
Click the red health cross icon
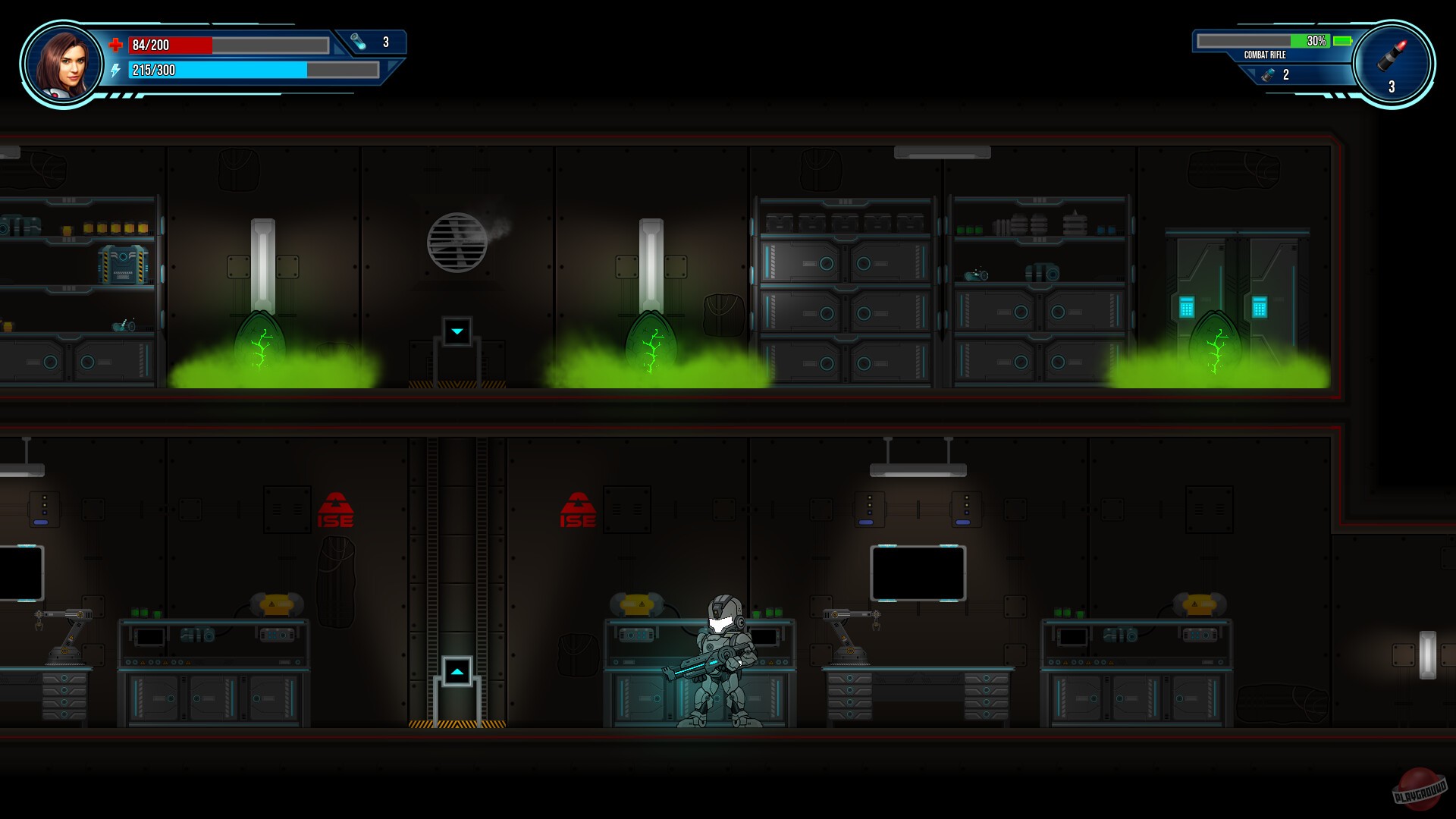click(x=115, y=45)
